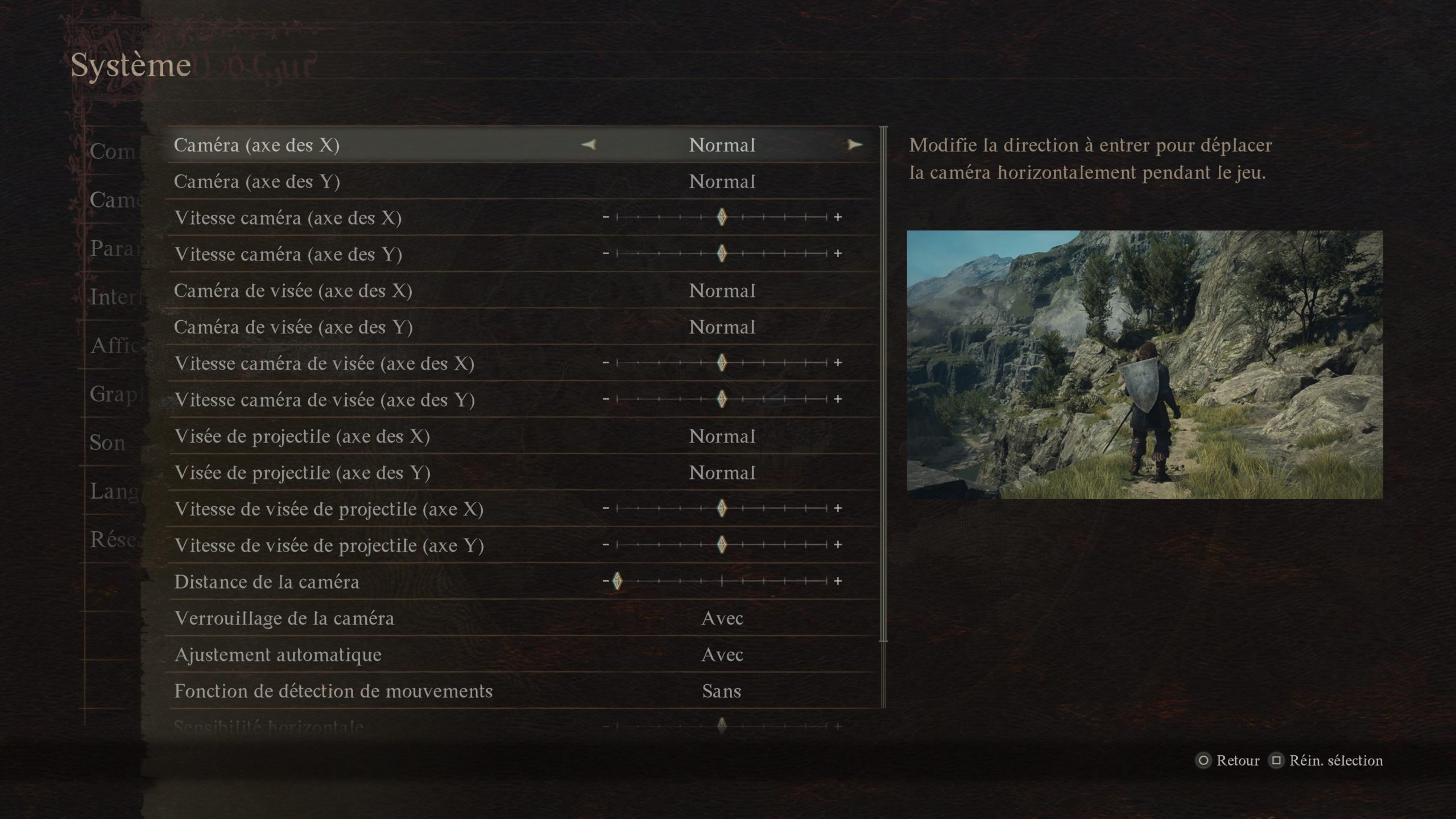Set Vitesse caméra de visée (axe des Y) slider

722,399
